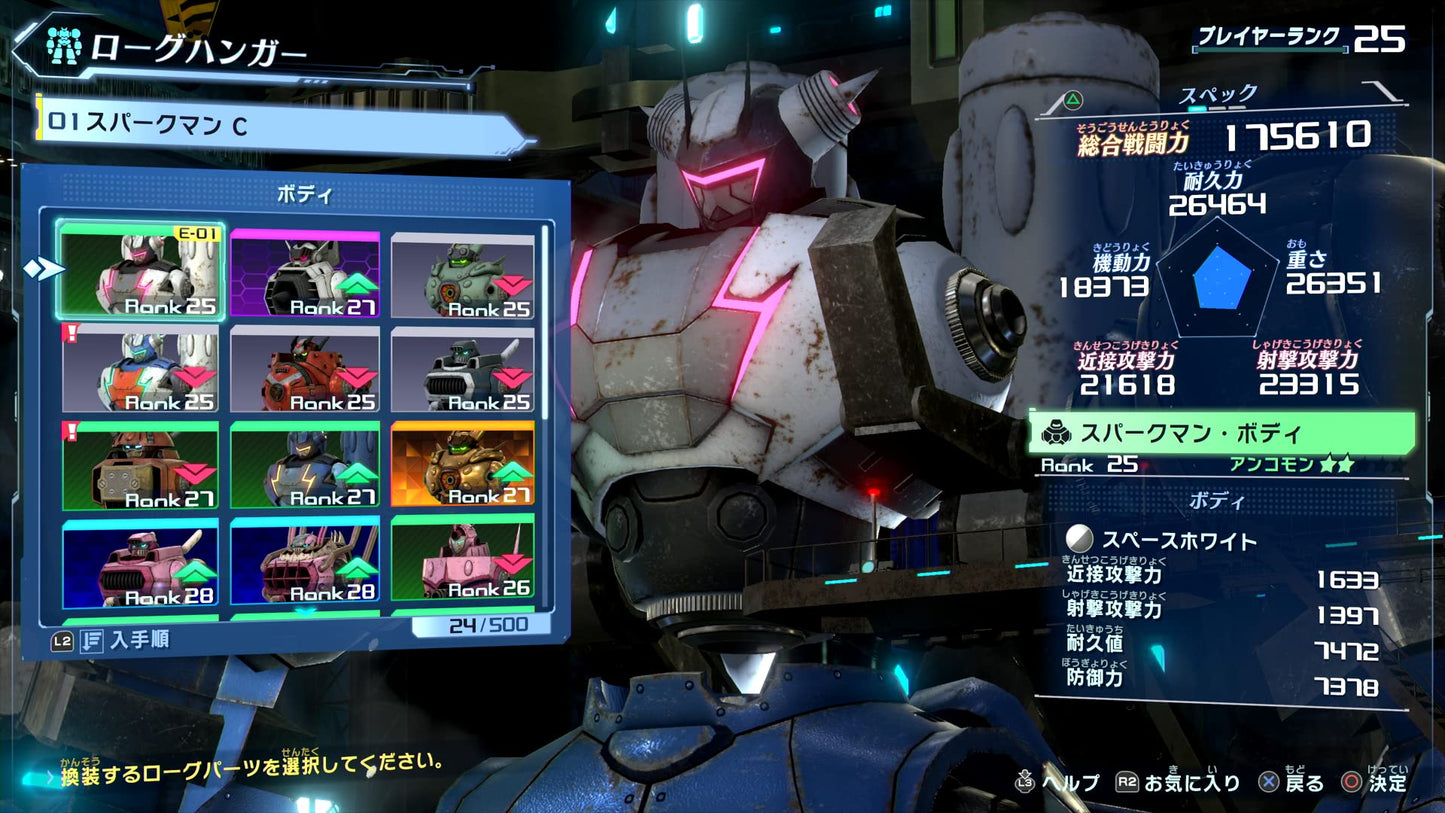Change the 入手順 sort order

click(112, 640)
